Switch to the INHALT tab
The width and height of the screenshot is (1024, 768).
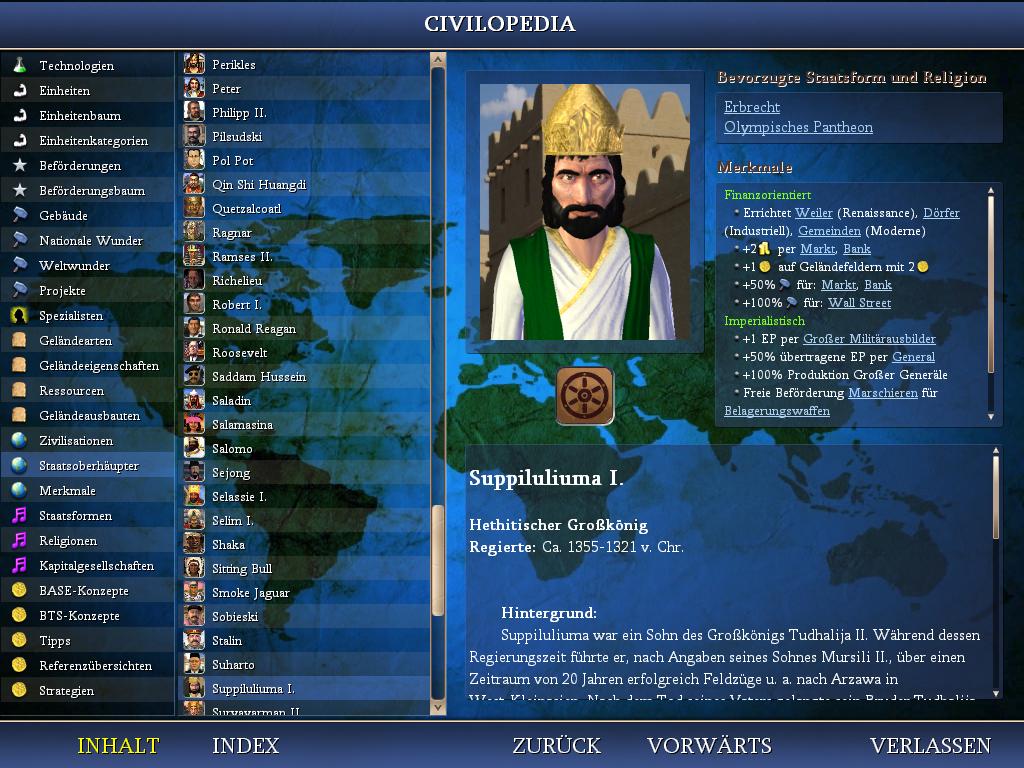(x=118, y=746)
